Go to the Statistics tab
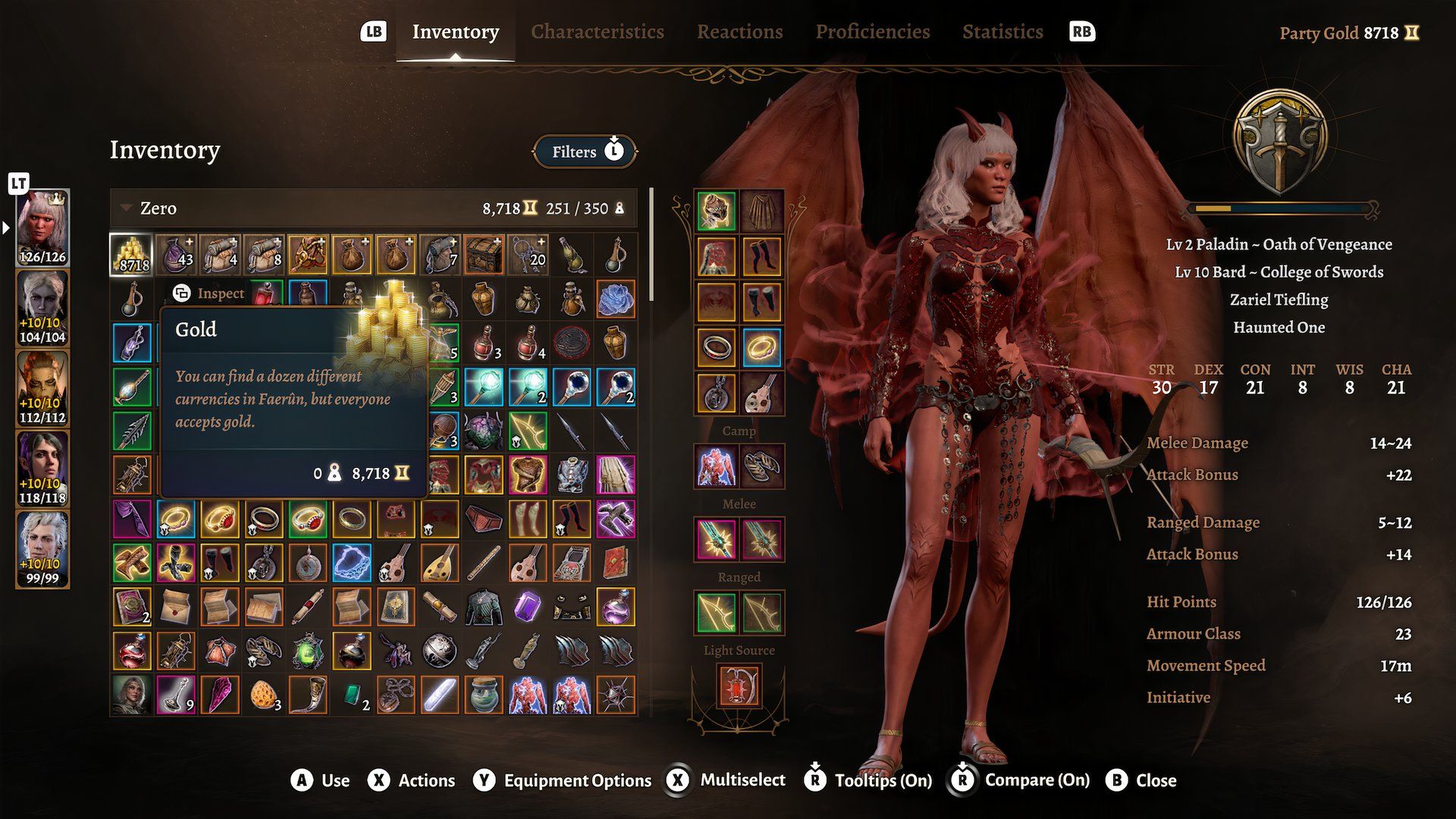 [1003, 32]
